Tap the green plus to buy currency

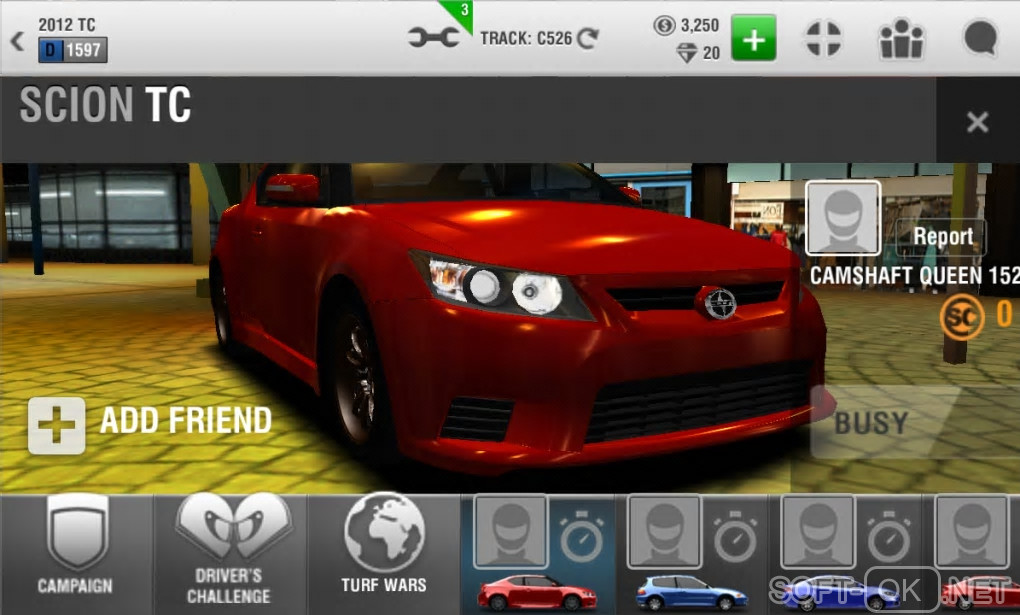point(753,39)
